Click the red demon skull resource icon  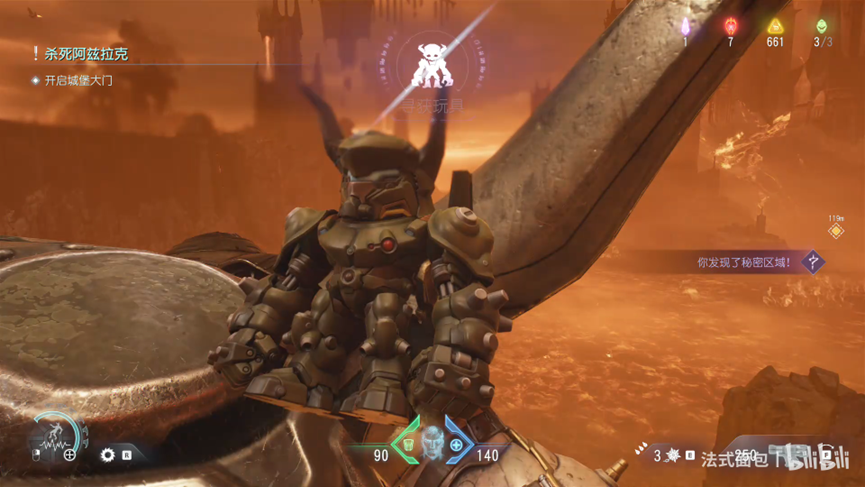pyautogui.click(x=730, y=27)
